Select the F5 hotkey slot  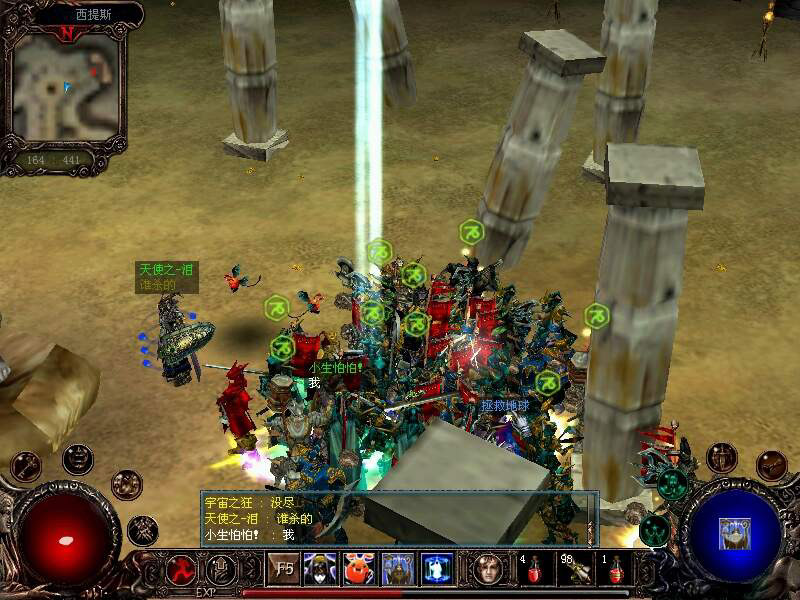pyautogui.click(x=283, y=569)
